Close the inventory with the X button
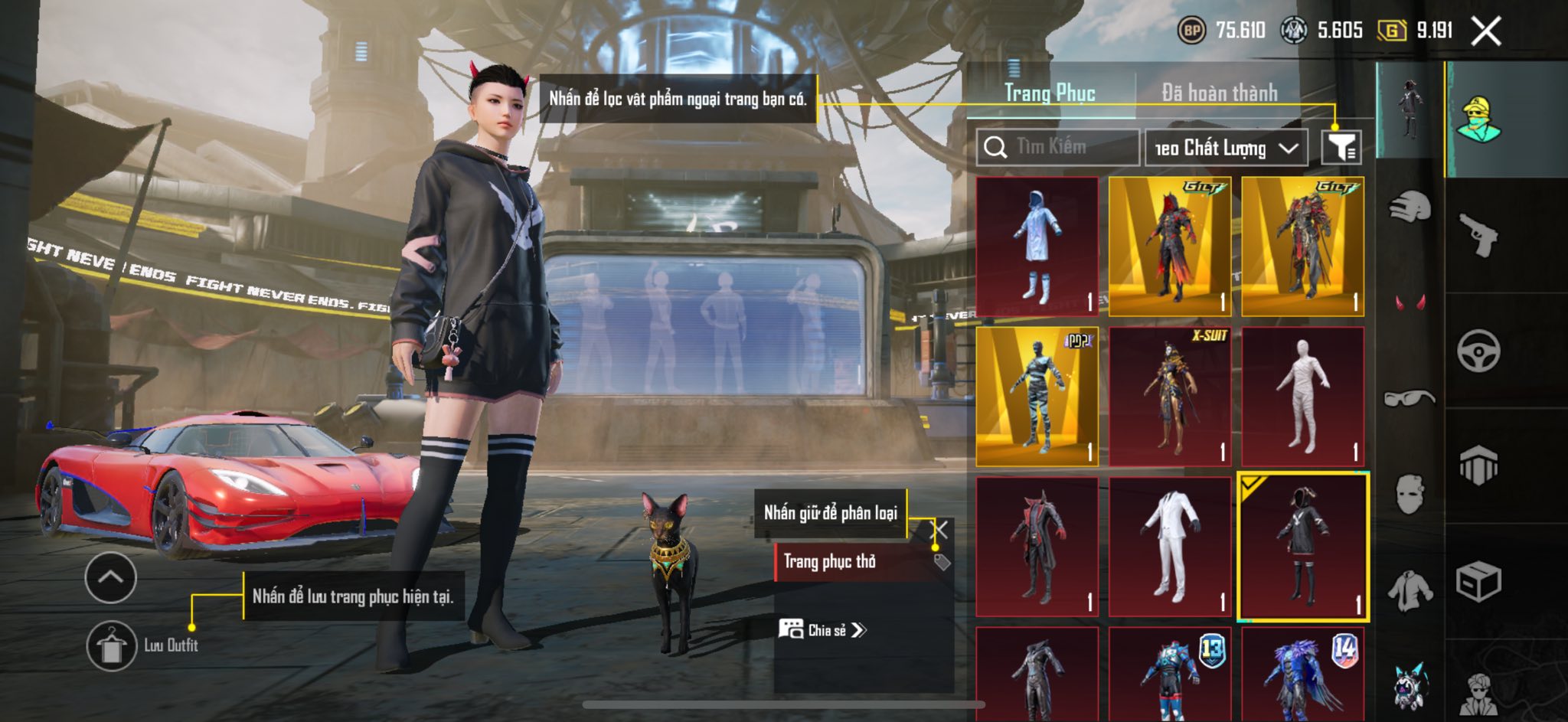The width and height of the screenshot is (1568, 722). (1486, 31)
